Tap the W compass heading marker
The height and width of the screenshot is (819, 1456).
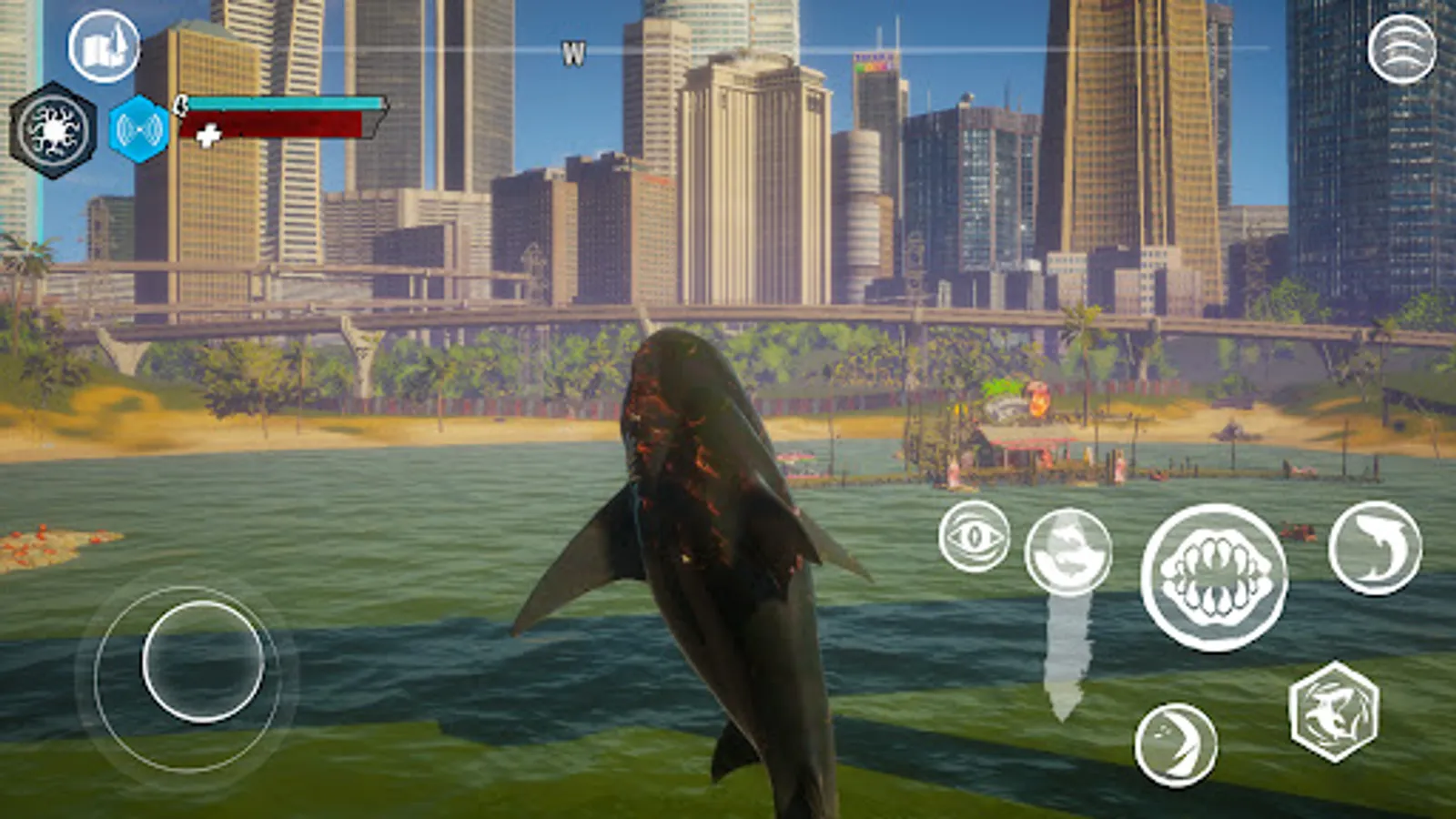pyautogui.click(x=573, y=50)
